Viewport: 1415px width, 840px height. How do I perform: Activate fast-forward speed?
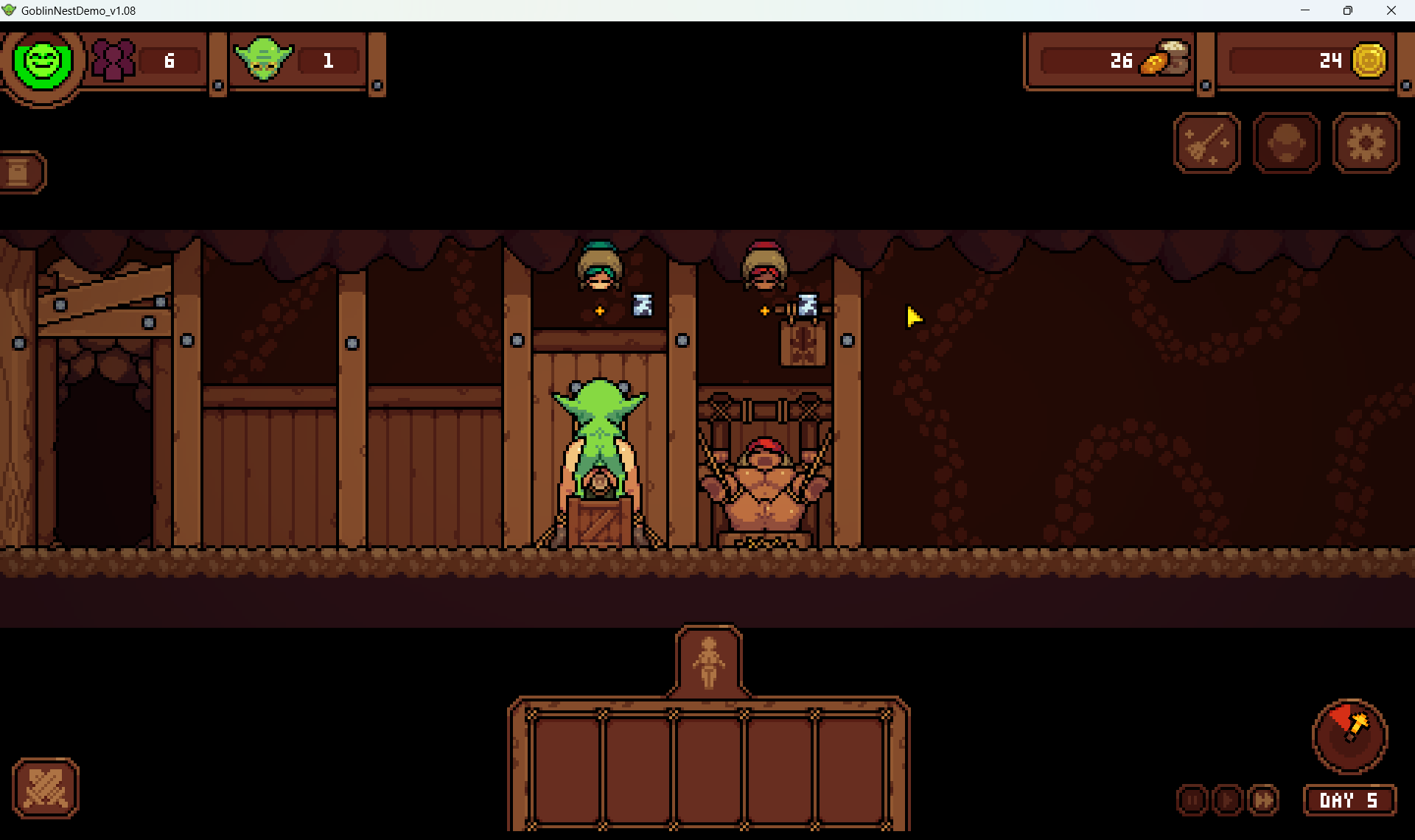pos(1263,800)
